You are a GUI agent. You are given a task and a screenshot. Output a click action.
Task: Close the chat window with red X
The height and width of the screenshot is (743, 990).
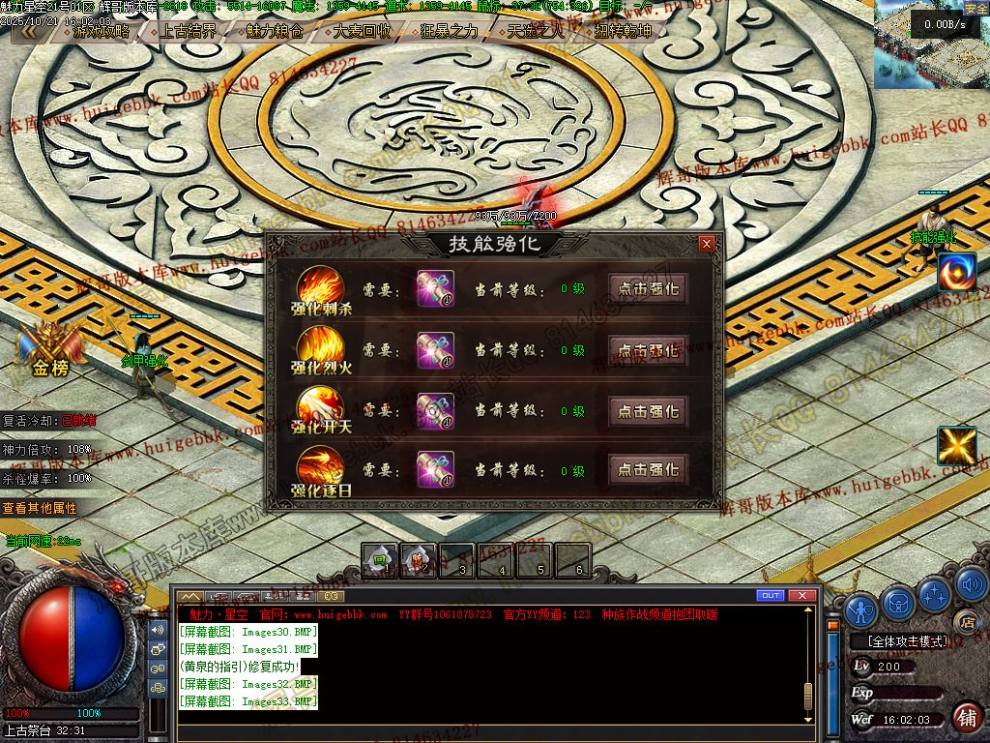click(x=802, y=595)
